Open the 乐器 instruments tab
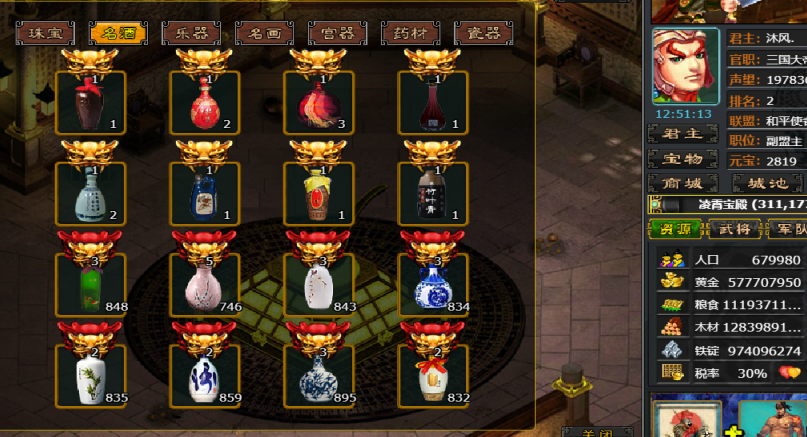This screenshot has height=437, width=807. tap(191, 33)
